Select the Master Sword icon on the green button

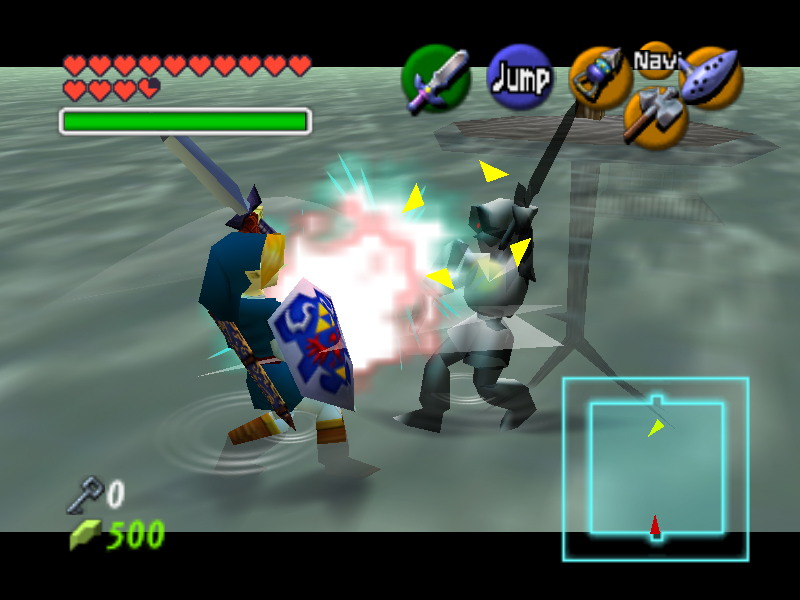(x=436, y=79)
